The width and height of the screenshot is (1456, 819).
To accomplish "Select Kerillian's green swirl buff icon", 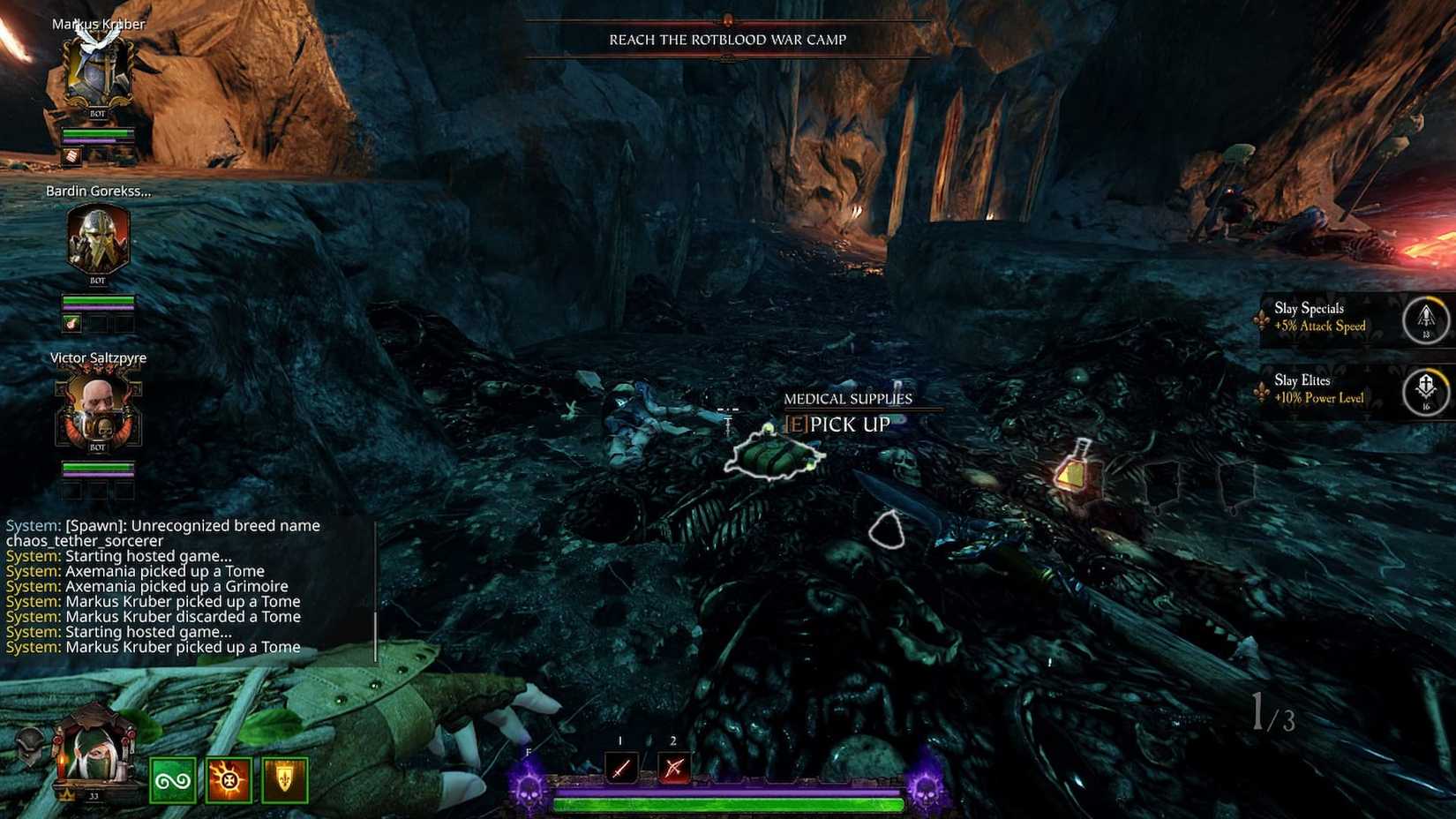I will tap(174, 780).
